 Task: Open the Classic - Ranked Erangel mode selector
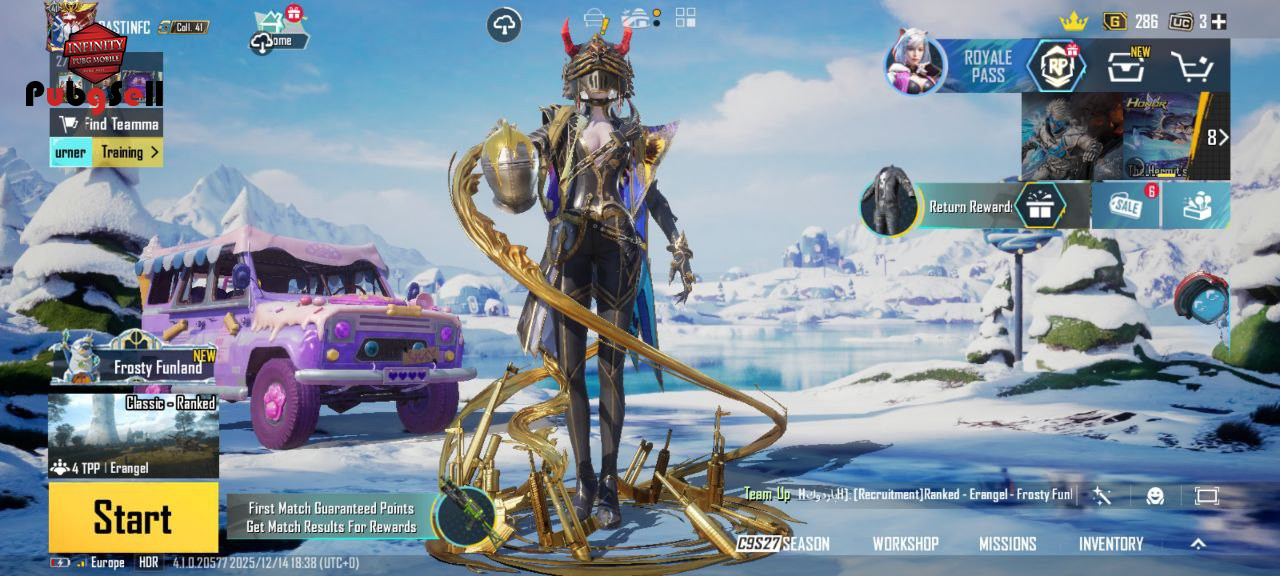(133, 436)
